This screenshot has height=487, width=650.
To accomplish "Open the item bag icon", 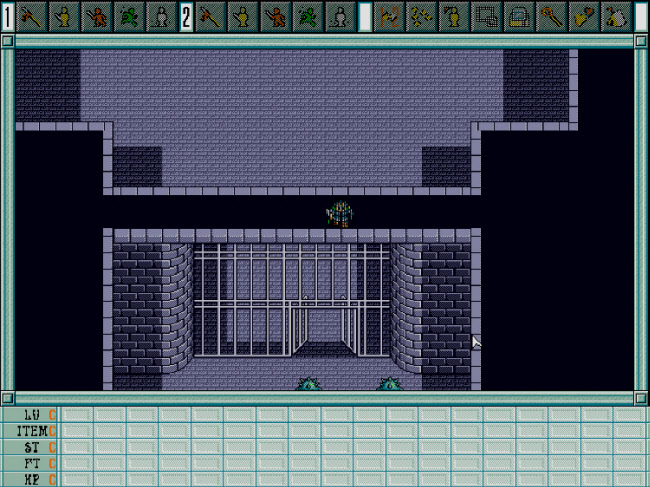I will click(x=616, y=16).
